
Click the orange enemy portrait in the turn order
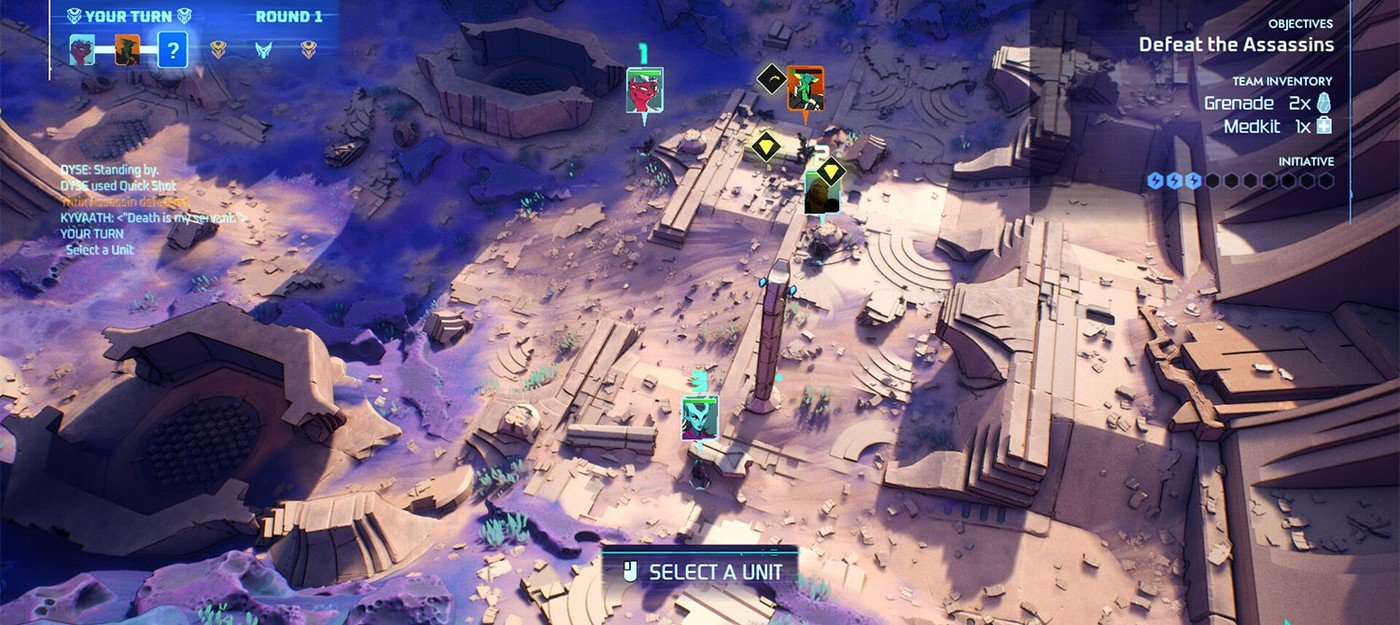click(127, 49)
